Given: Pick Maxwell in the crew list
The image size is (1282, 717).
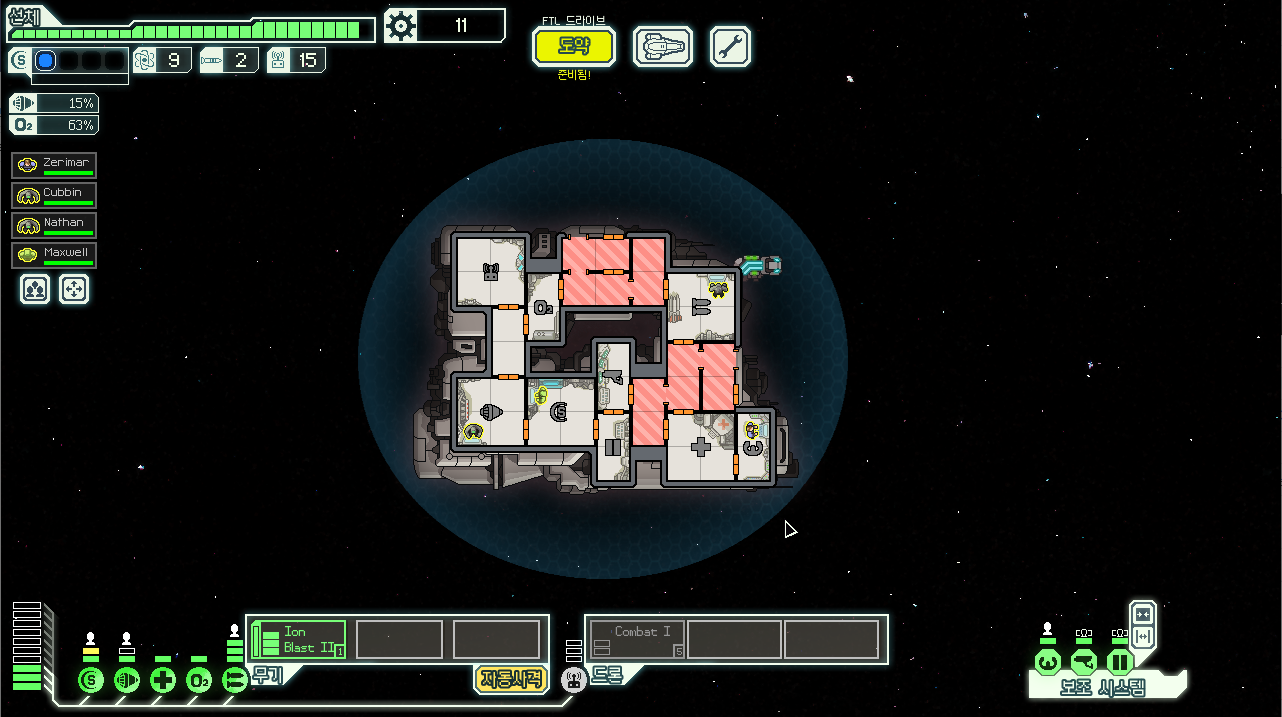Looking at the screenshot, I should 55,255.
